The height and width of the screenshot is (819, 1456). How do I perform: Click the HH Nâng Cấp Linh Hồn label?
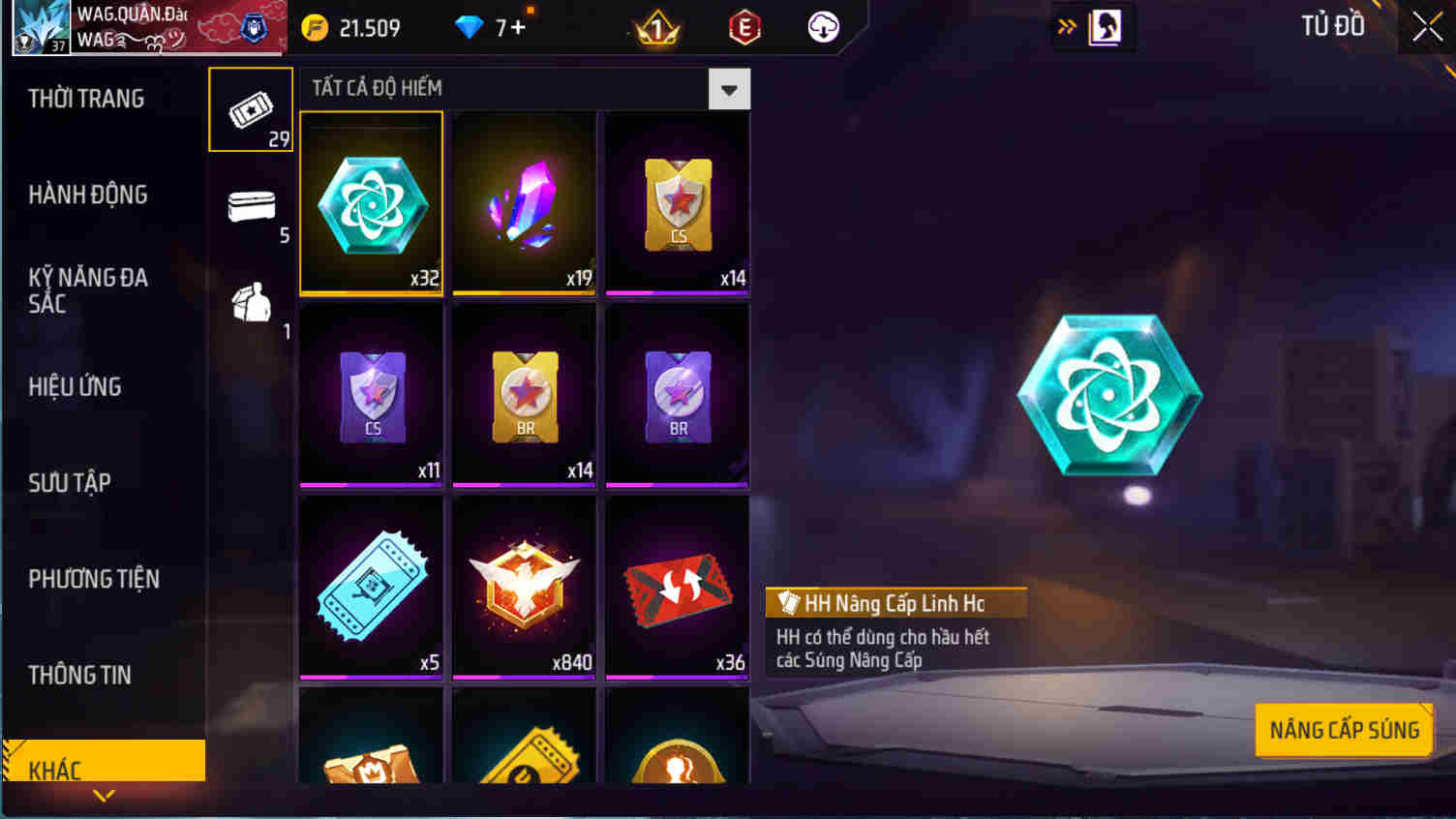coord(895,602)
